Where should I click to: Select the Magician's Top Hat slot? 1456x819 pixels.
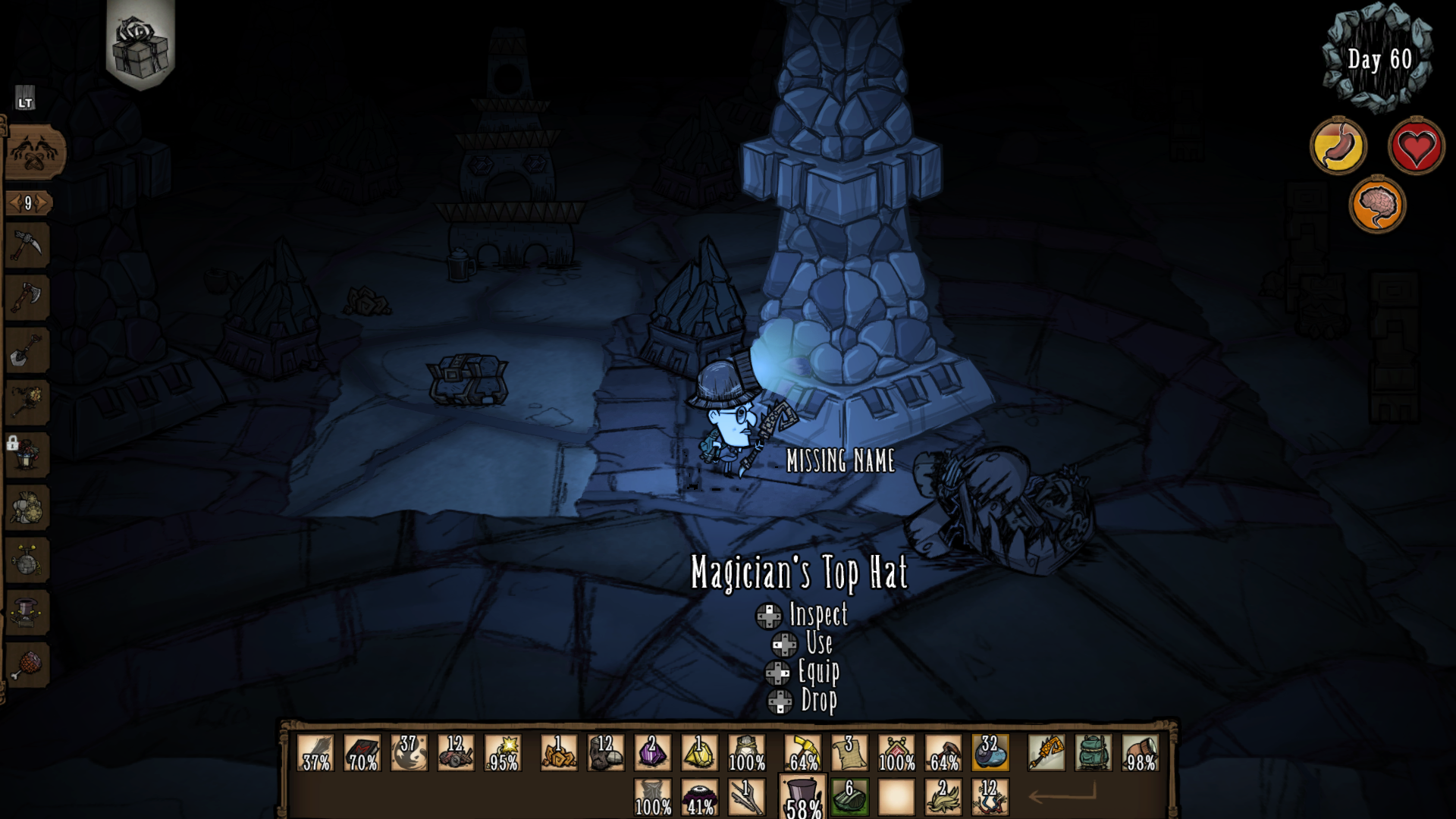click(x=802, y=796)
